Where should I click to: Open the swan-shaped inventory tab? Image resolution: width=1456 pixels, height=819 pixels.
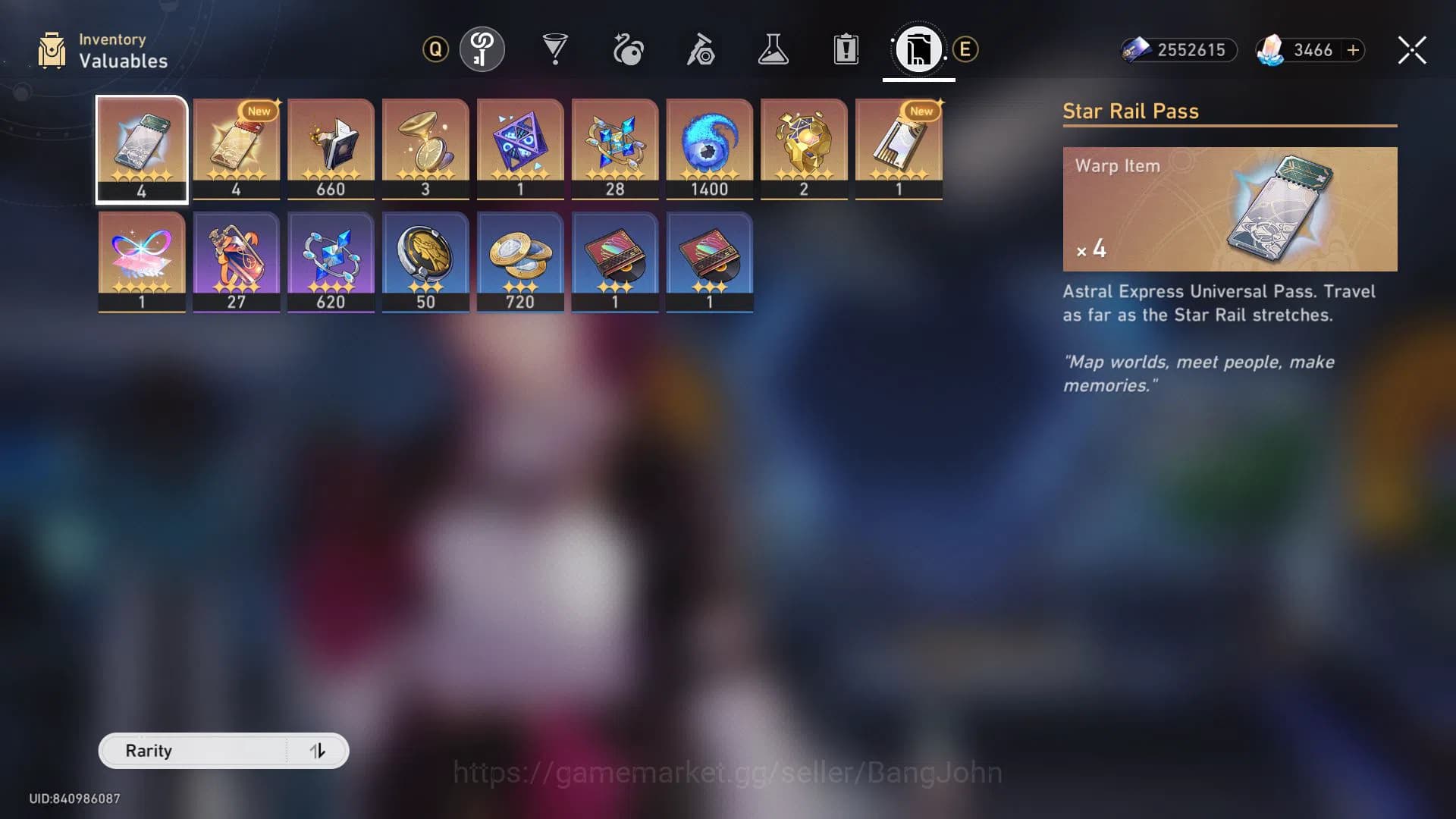click(x=629, y=49)
